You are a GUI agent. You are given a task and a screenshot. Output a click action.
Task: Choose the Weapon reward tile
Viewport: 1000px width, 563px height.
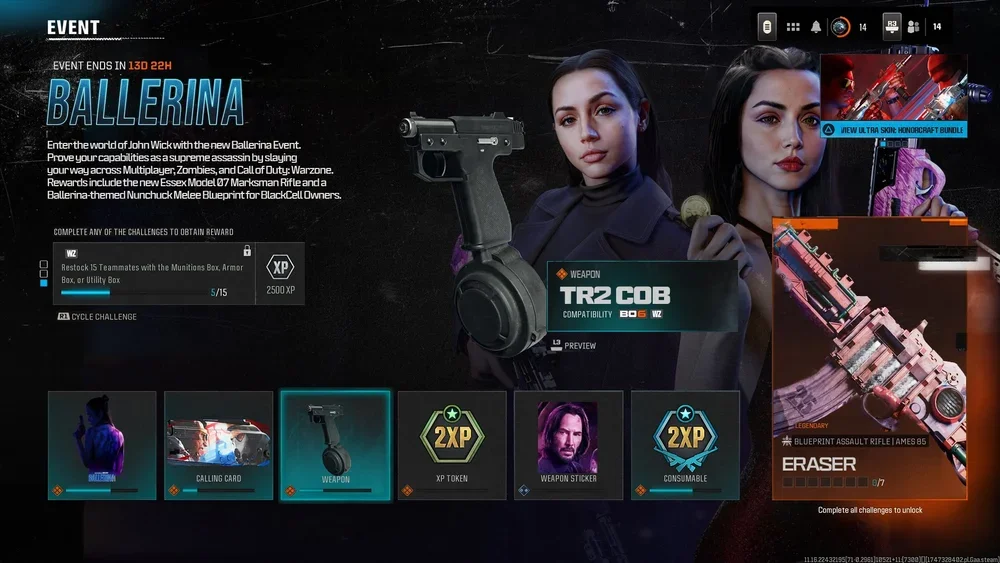pos(335,445)
